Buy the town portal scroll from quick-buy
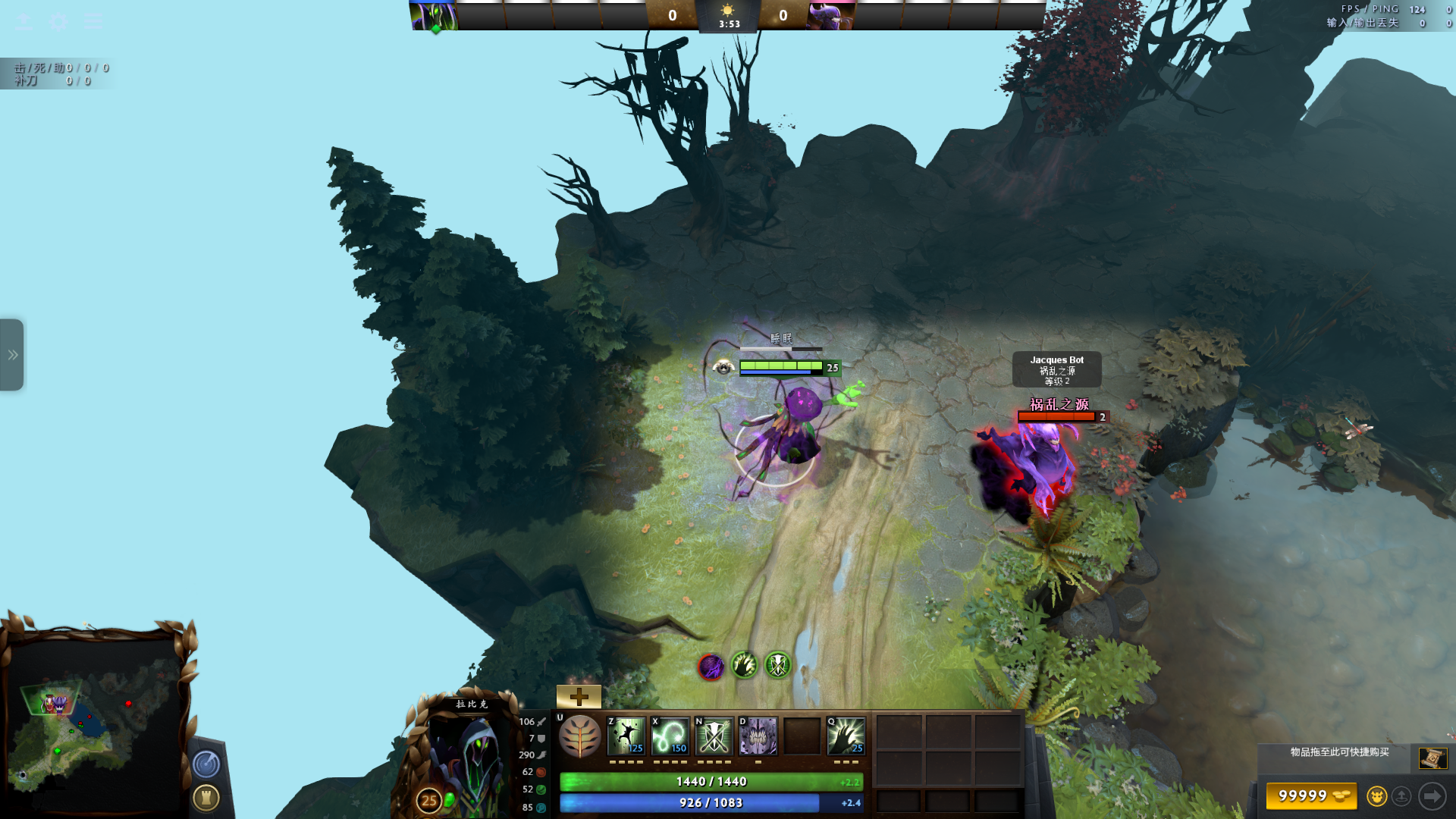The width and height of the screenshot is (1456, 819). [1432, 758]
